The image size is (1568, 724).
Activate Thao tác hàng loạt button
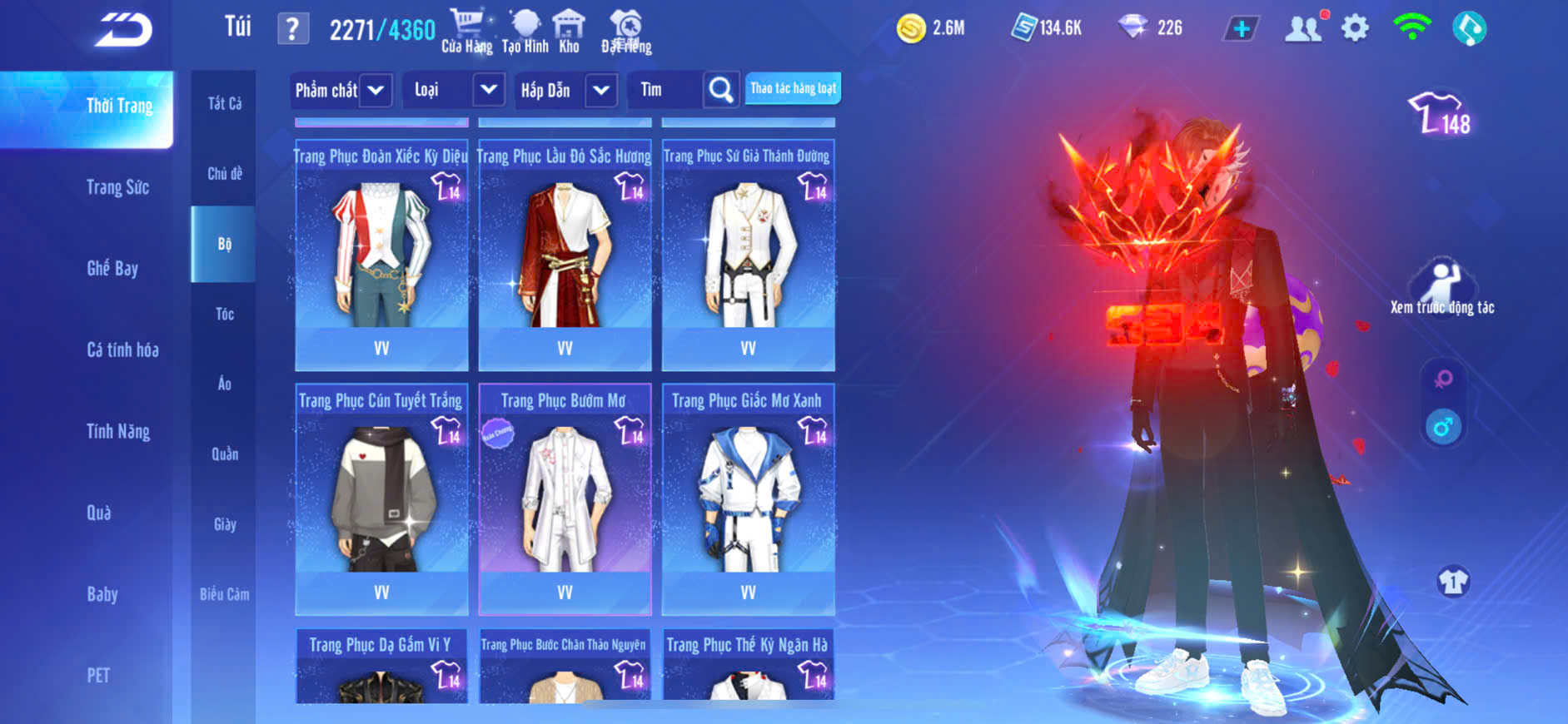pos(793,88)
